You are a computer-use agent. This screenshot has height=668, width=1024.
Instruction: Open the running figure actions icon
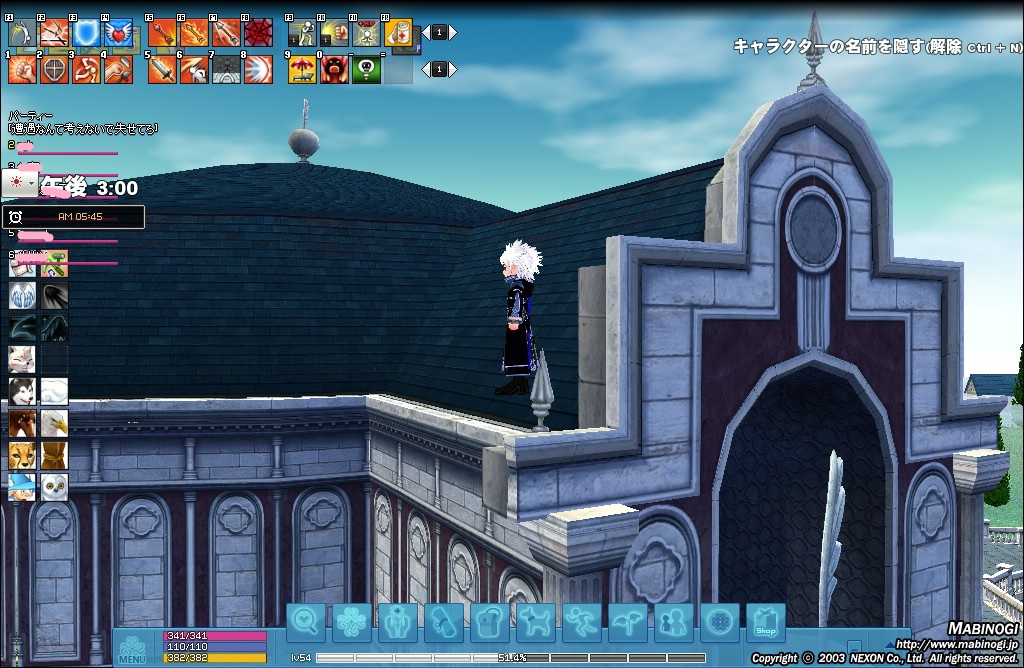pos(582,623)
